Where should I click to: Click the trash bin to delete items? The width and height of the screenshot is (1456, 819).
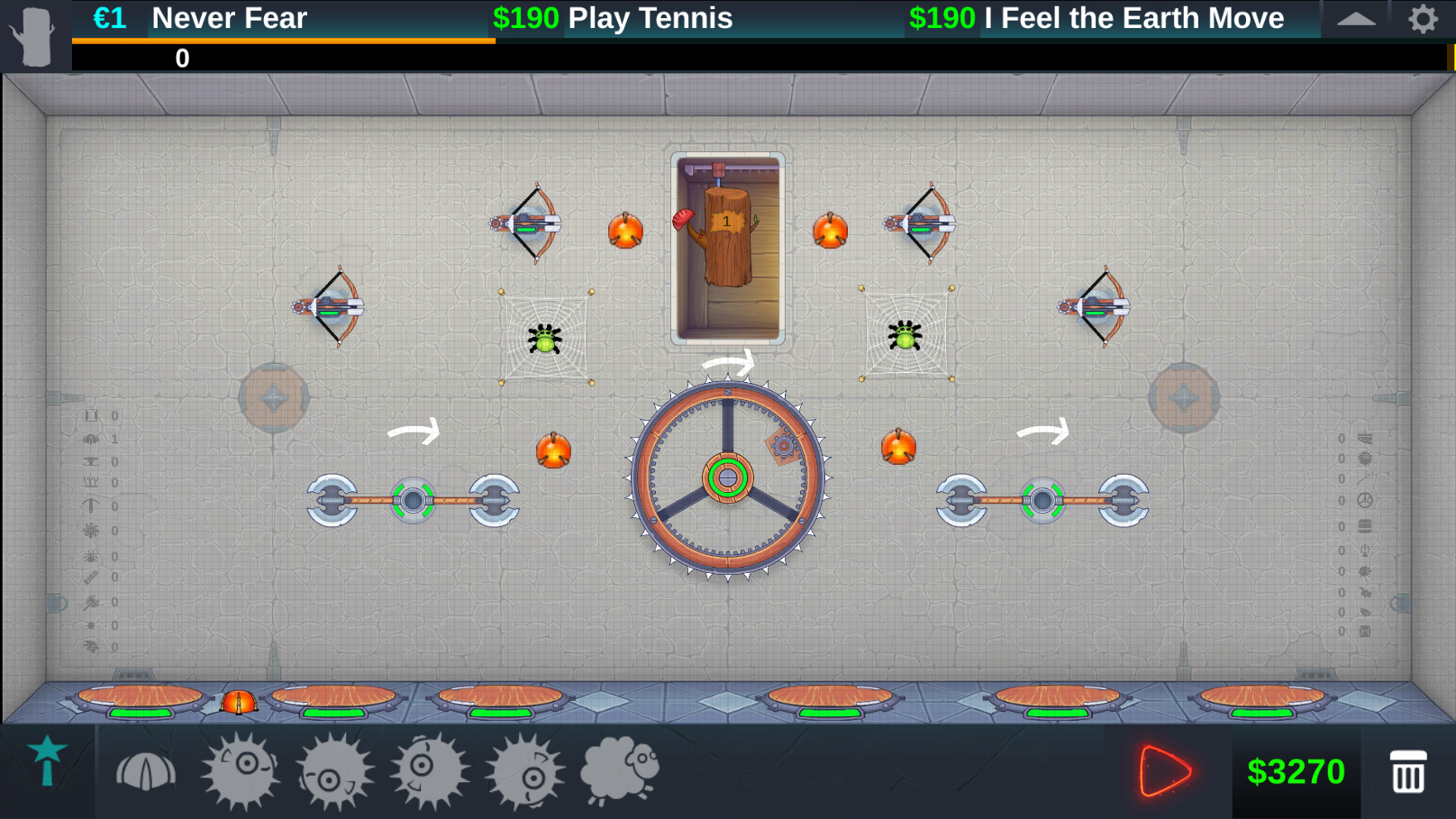tap(1406, 770)
